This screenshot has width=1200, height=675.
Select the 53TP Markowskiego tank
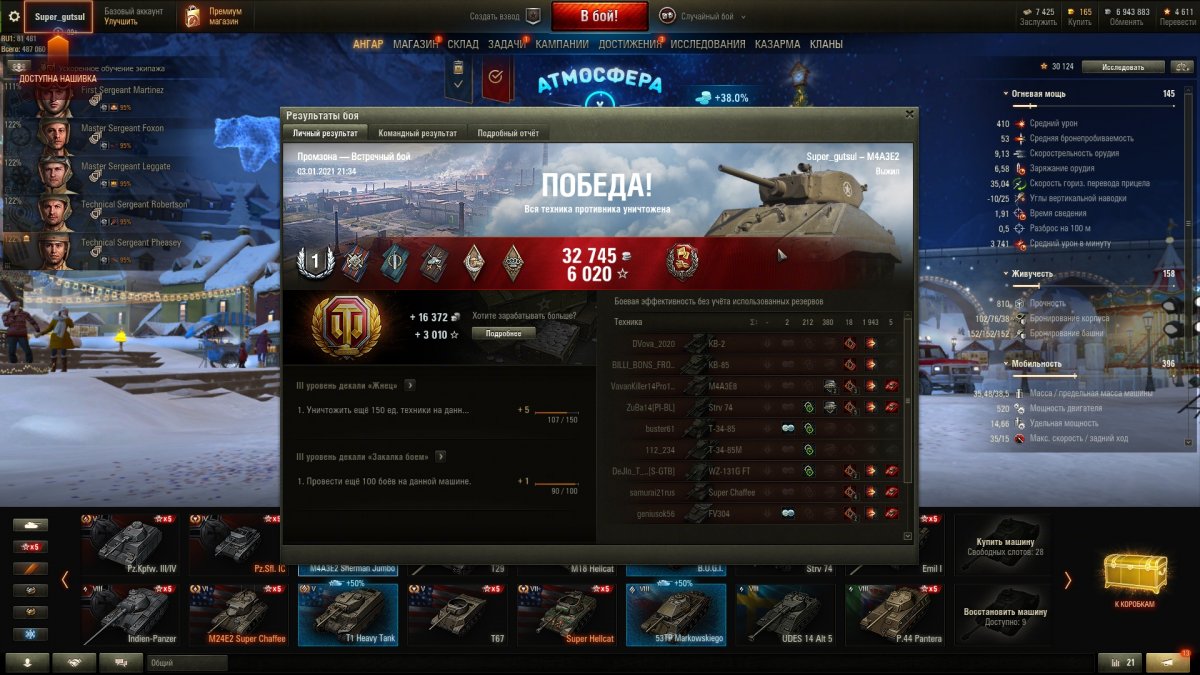click(675, 614)
